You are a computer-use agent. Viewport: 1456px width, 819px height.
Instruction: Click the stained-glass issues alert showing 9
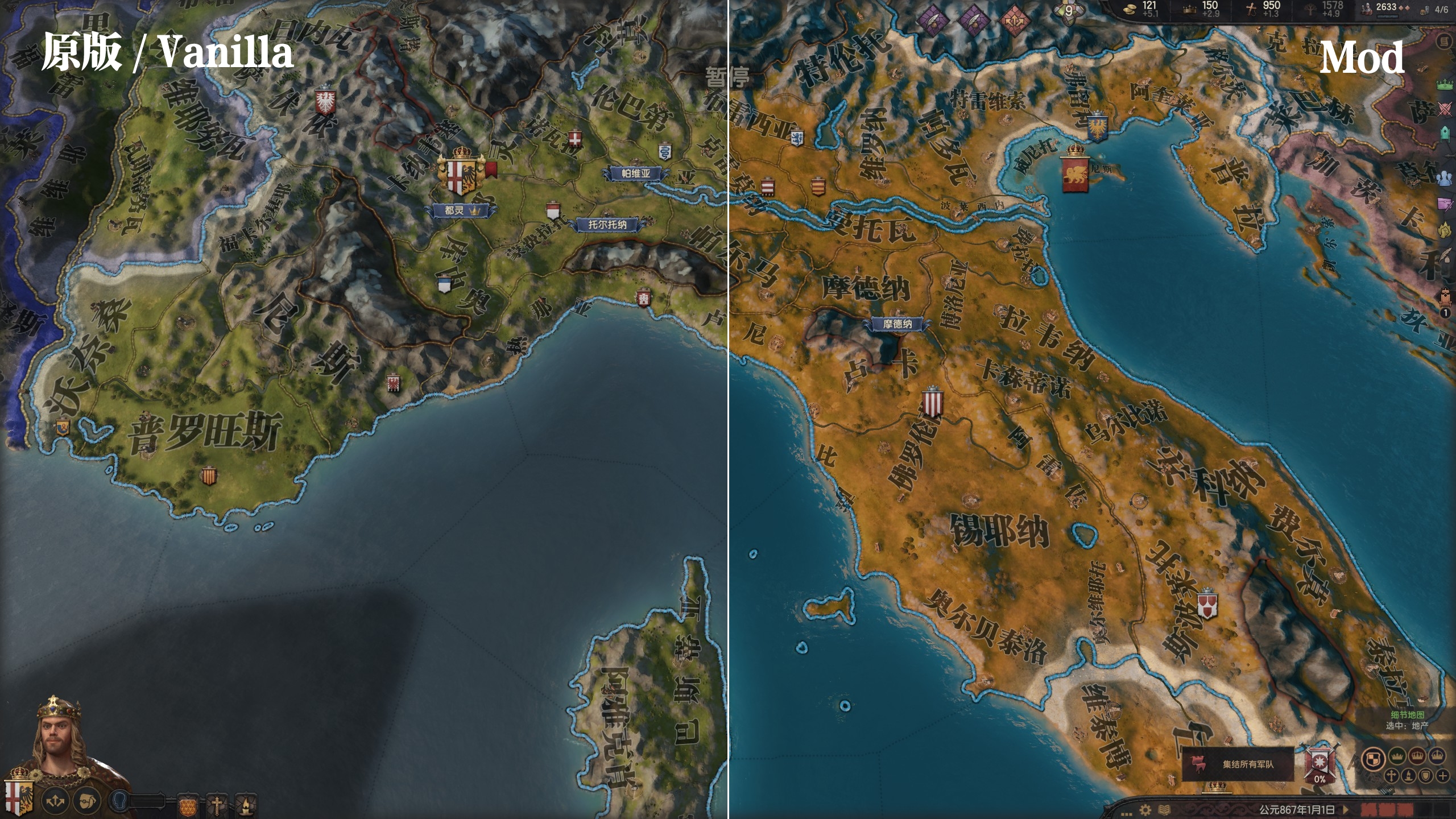[x=1068, y=11]
